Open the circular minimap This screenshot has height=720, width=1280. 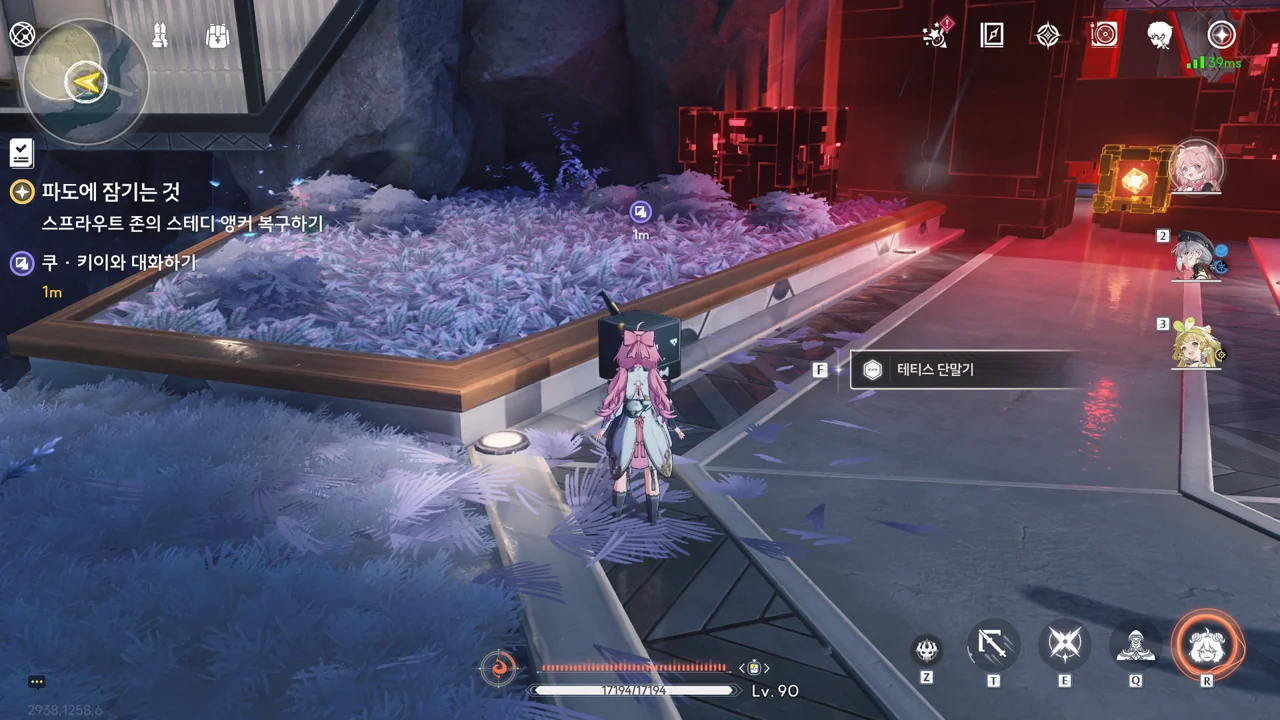tap(85, 82)
